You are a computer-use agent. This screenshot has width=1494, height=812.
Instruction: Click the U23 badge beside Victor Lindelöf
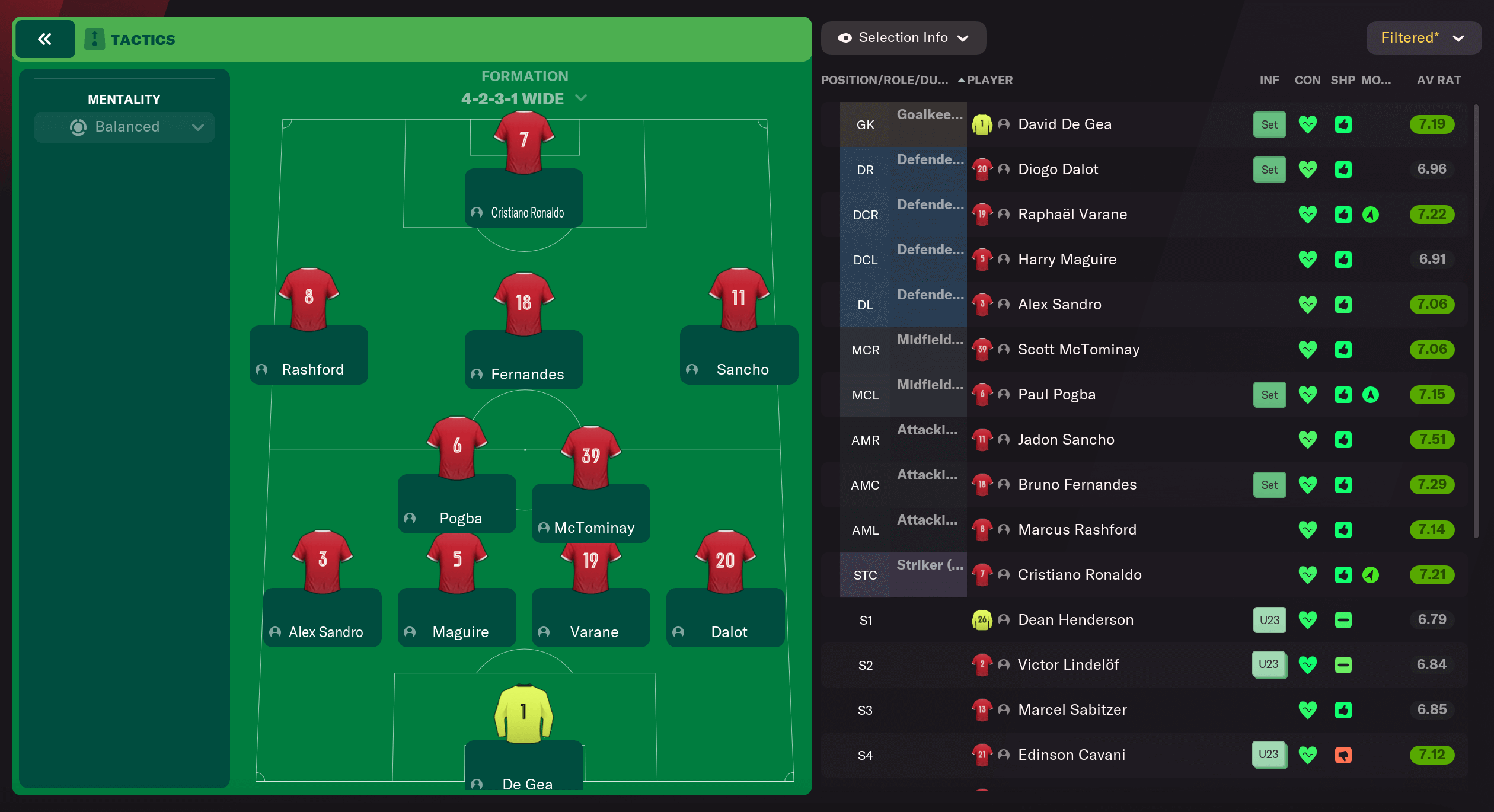[x=1269, y=664]
